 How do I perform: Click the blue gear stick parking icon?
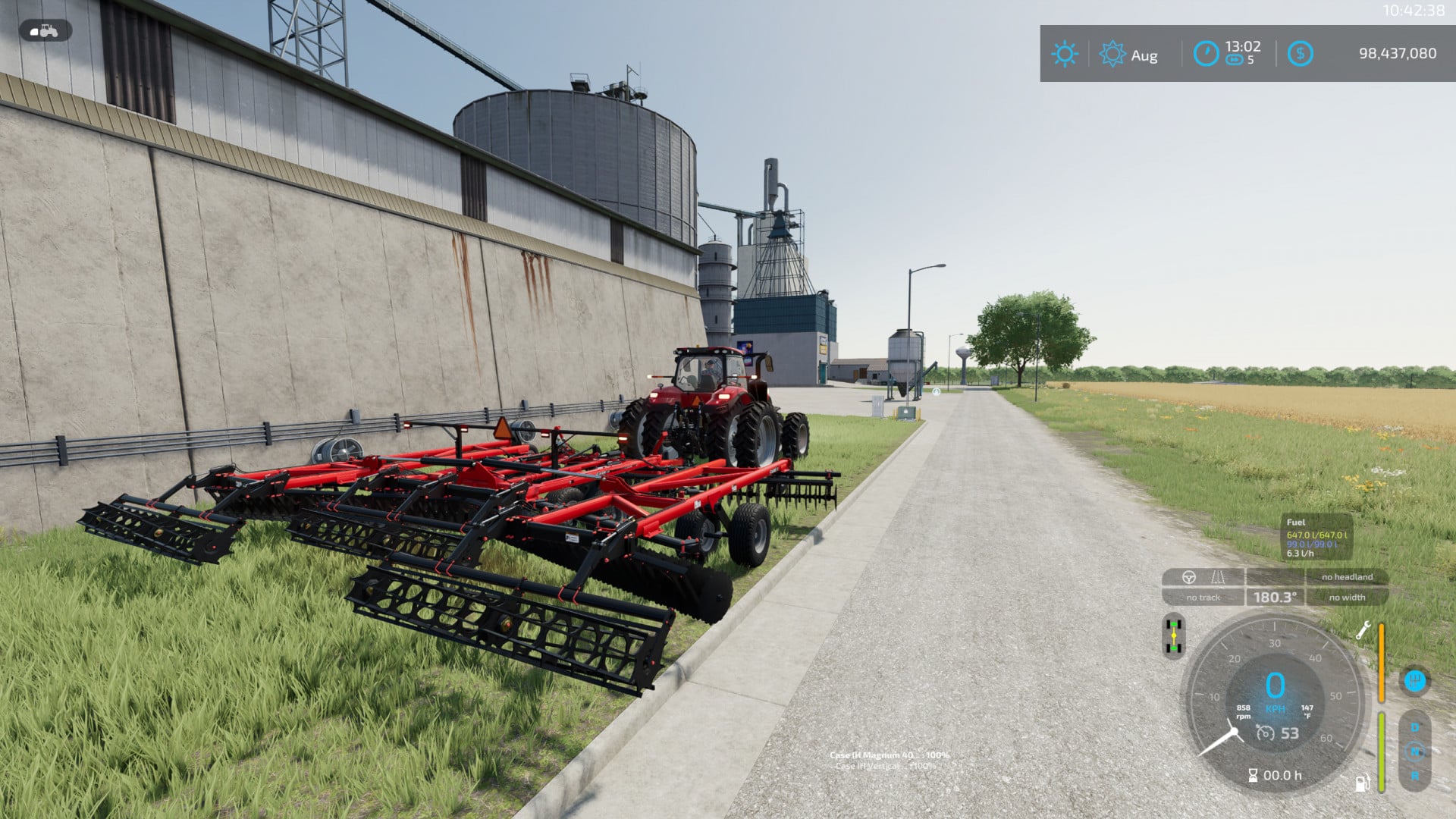[1414, 681]
